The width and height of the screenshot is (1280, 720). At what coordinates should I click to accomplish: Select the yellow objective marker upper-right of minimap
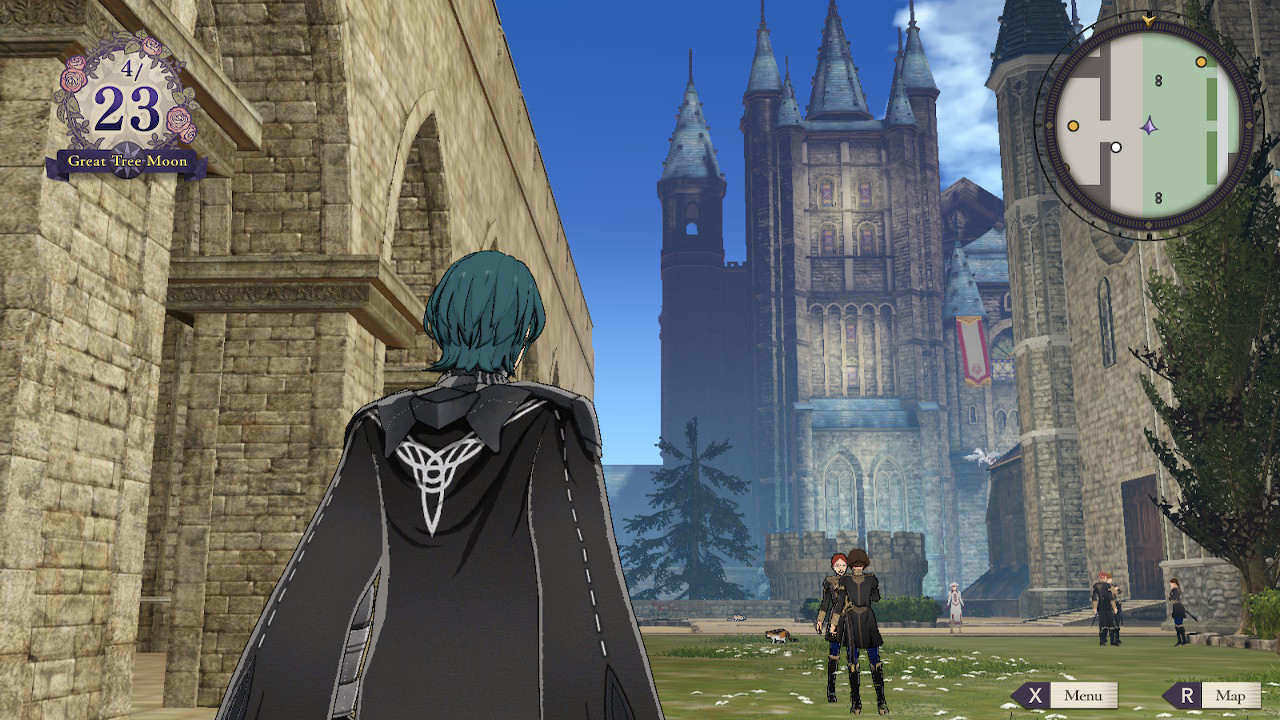click(x=1199, y=62)
